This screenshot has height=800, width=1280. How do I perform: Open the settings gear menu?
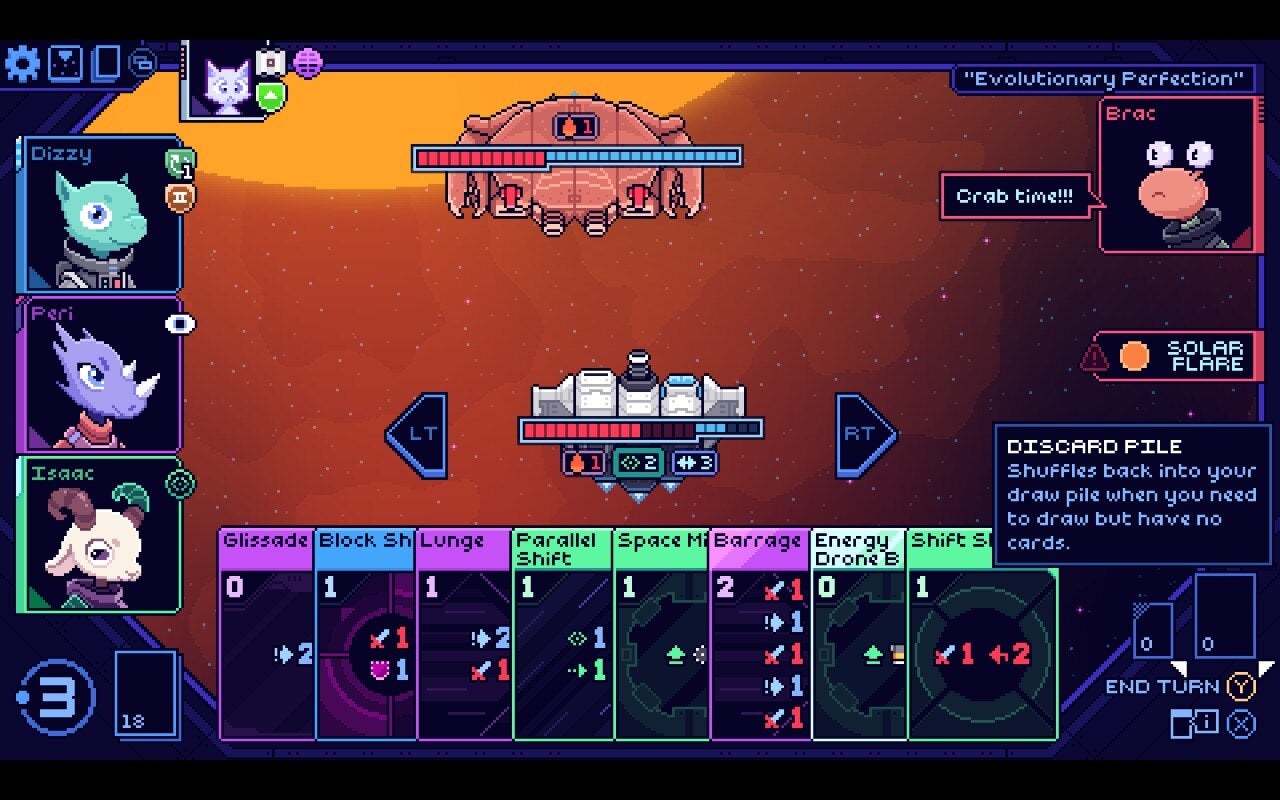tap(22, 64)
